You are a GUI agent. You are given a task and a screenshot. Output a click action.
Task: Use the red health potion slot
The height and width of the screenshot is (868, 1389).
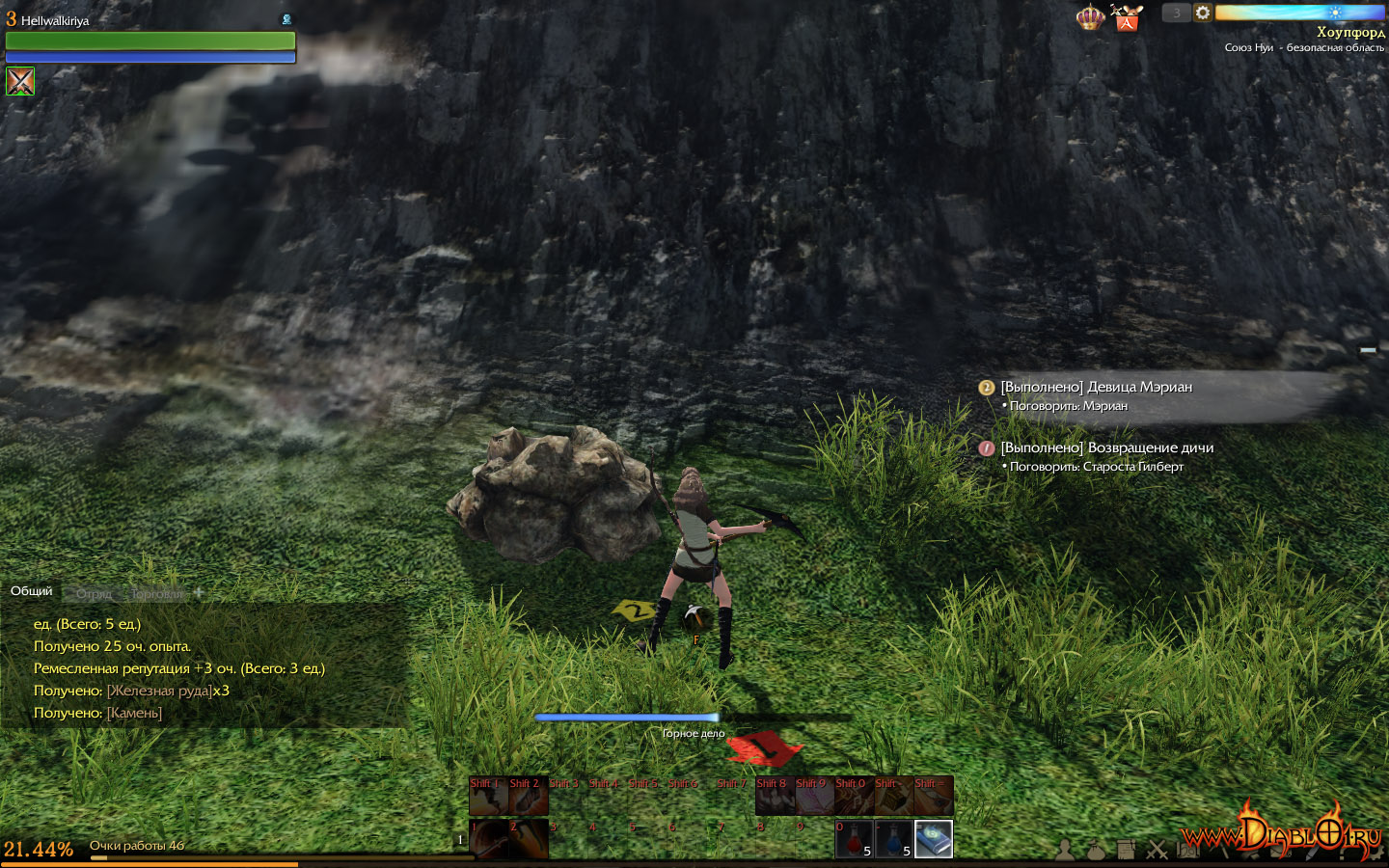pyautogui.click(x=854, y=839)
